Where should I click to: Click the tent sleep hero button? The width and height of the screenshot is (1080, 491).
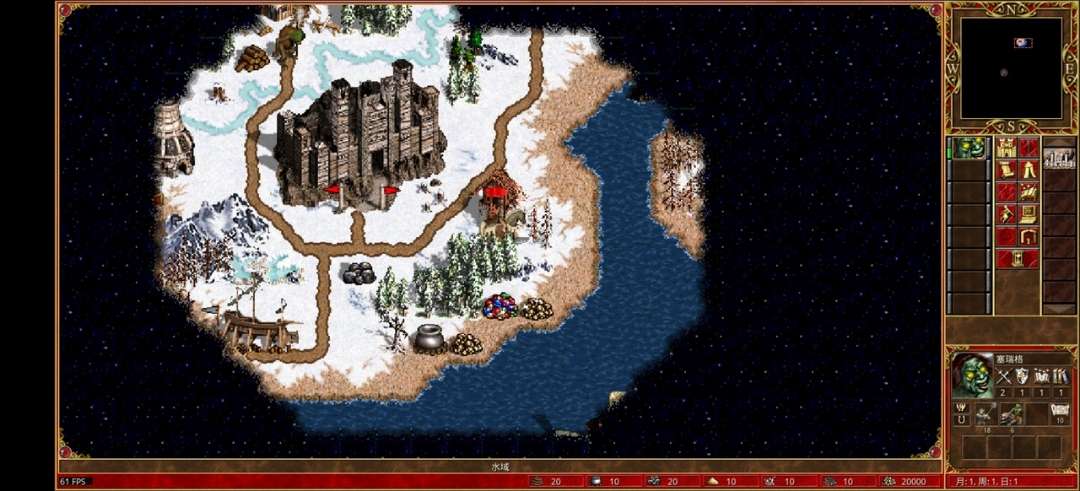point(1028,170)
